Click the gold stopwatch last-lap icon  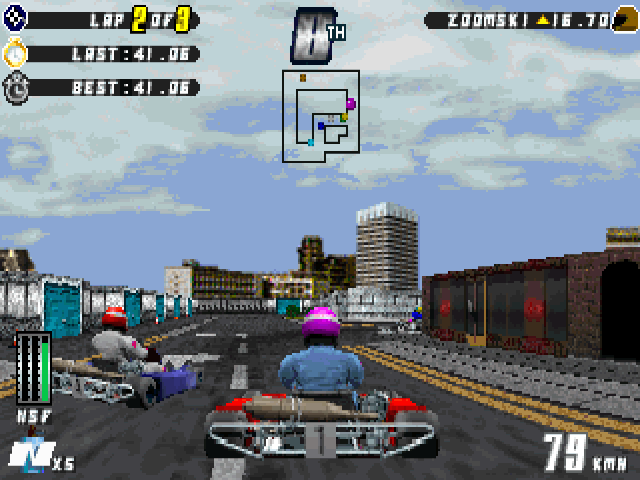(18, 53)
